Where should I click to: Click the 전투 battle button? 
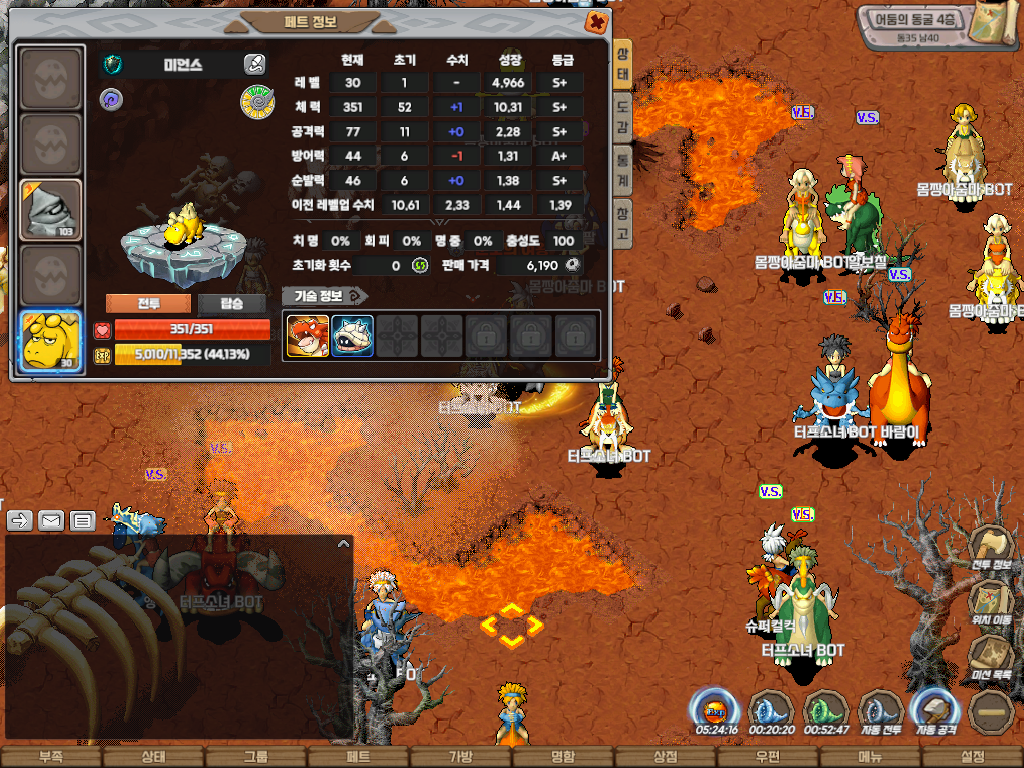147,303
